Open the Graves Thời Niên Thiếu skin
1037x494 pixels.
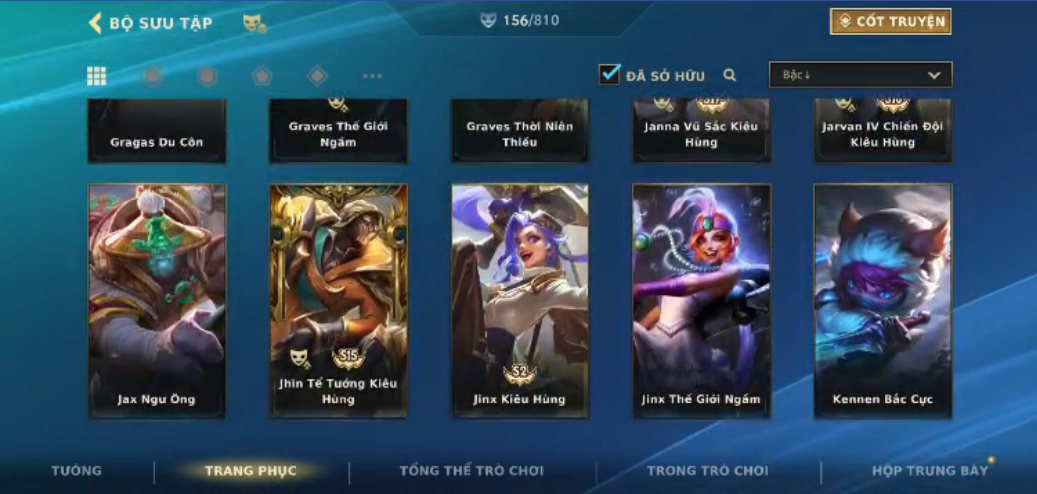[520, 131]
